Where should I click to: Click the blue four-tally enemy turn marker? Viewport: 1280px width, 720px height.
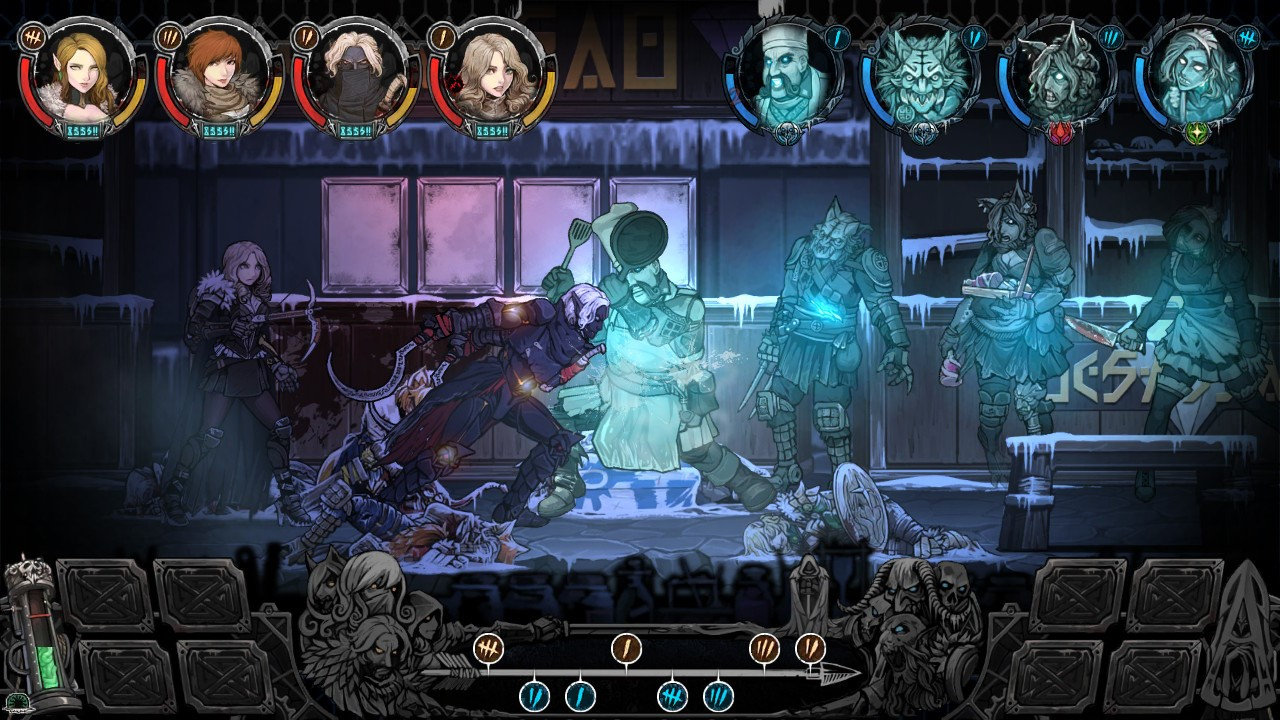point(672,695)
